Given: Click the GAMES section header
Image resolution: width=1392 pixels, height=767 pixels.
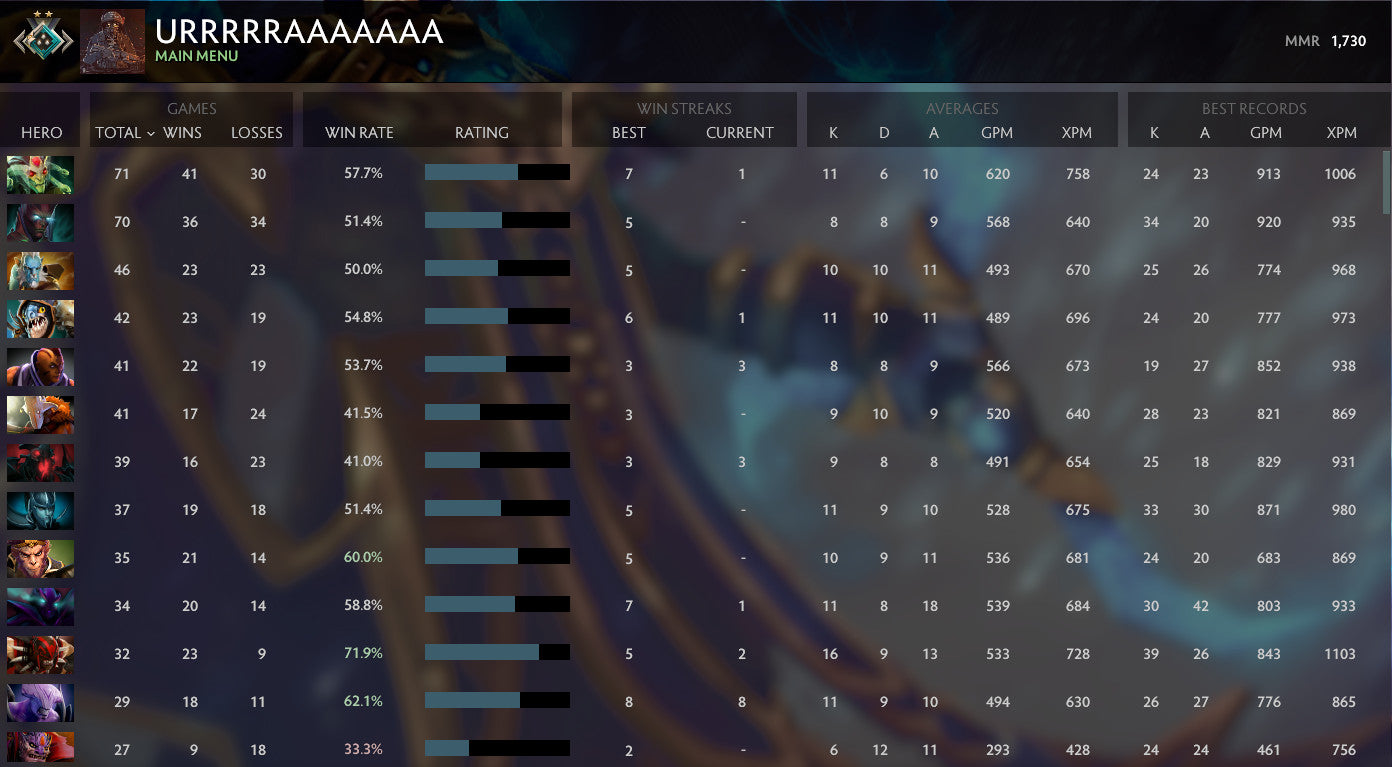Looking at the screenshot, I should coord(191,108).
